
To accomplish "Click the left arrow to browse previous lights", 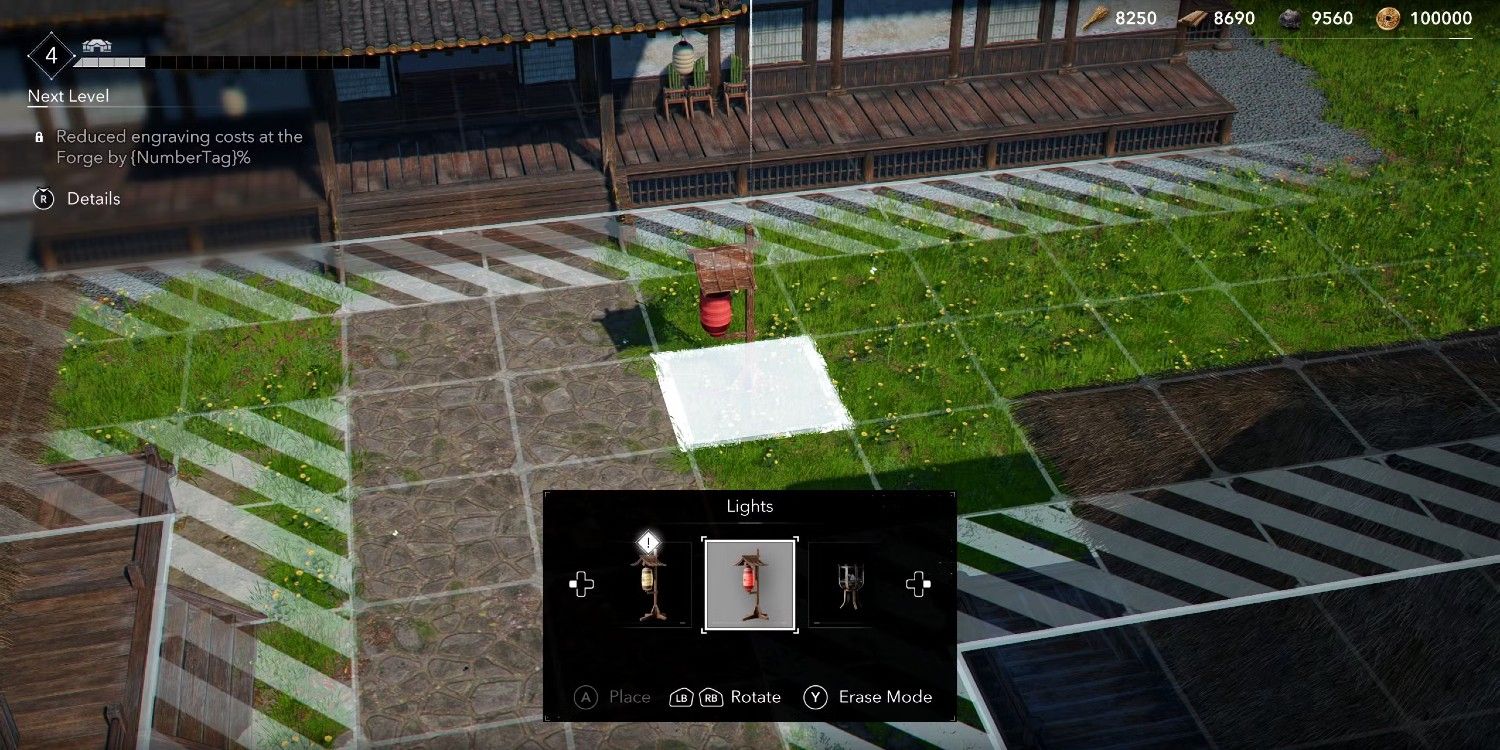I will (581, 585).
